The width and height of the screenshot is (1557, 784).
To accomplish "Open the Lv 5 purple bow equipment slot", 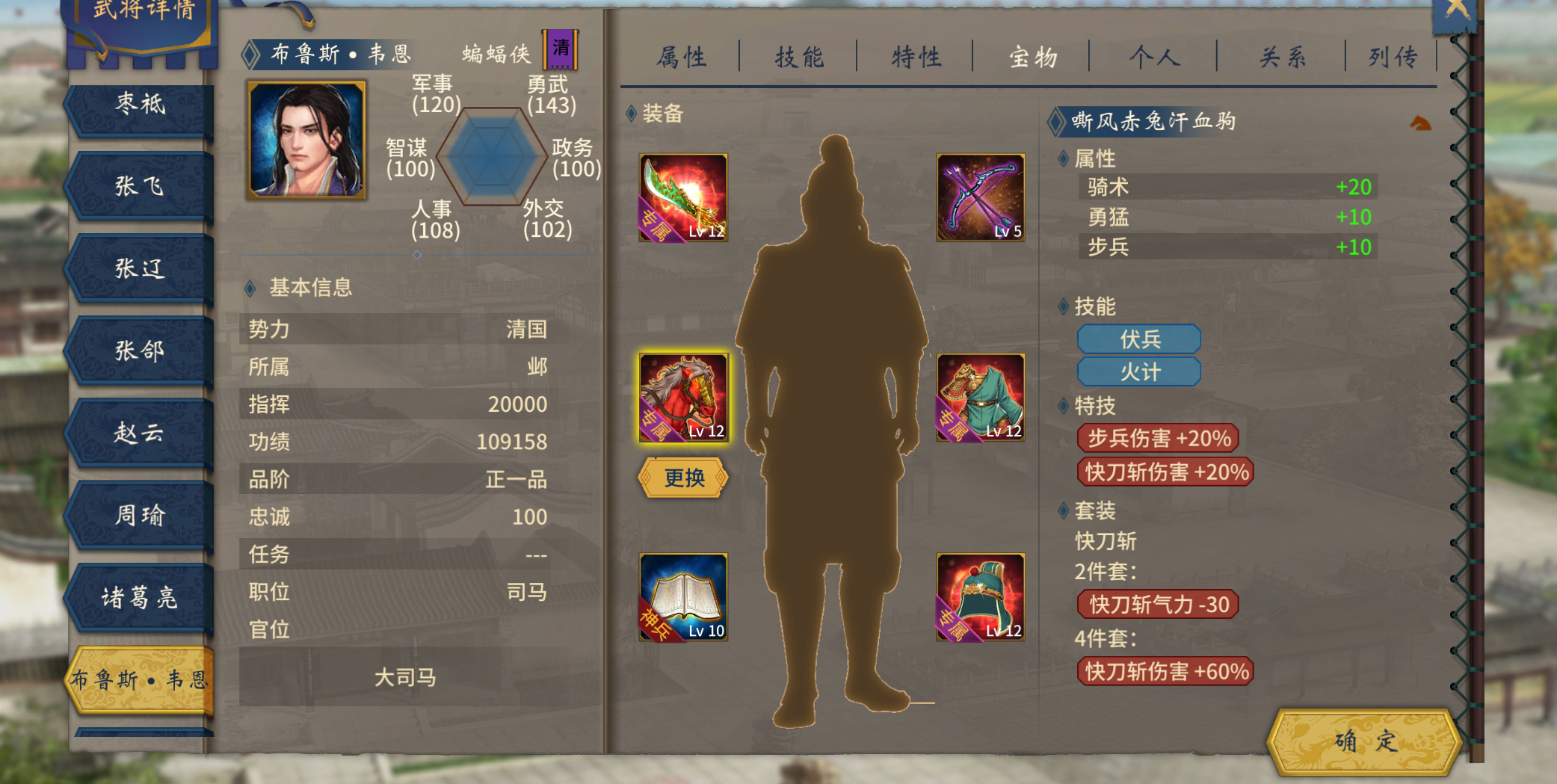I will (981, 197).
